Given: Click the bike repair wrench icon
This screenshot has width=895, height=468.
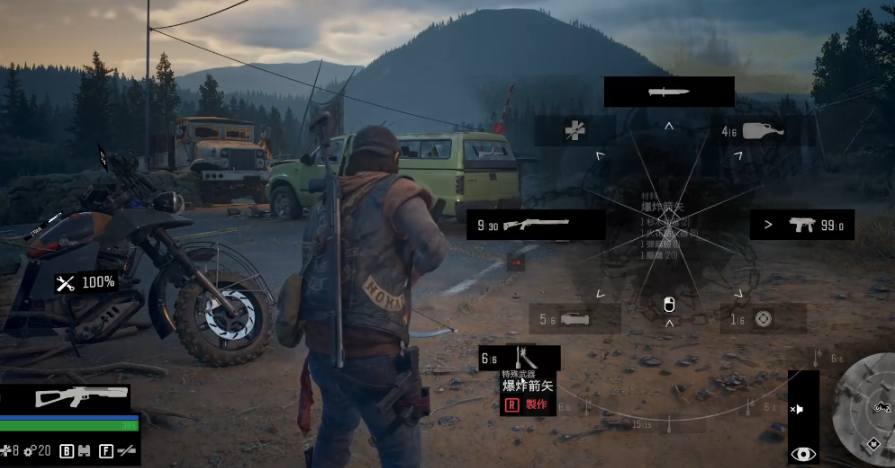Looking at the screenshot, I should 66,283.
